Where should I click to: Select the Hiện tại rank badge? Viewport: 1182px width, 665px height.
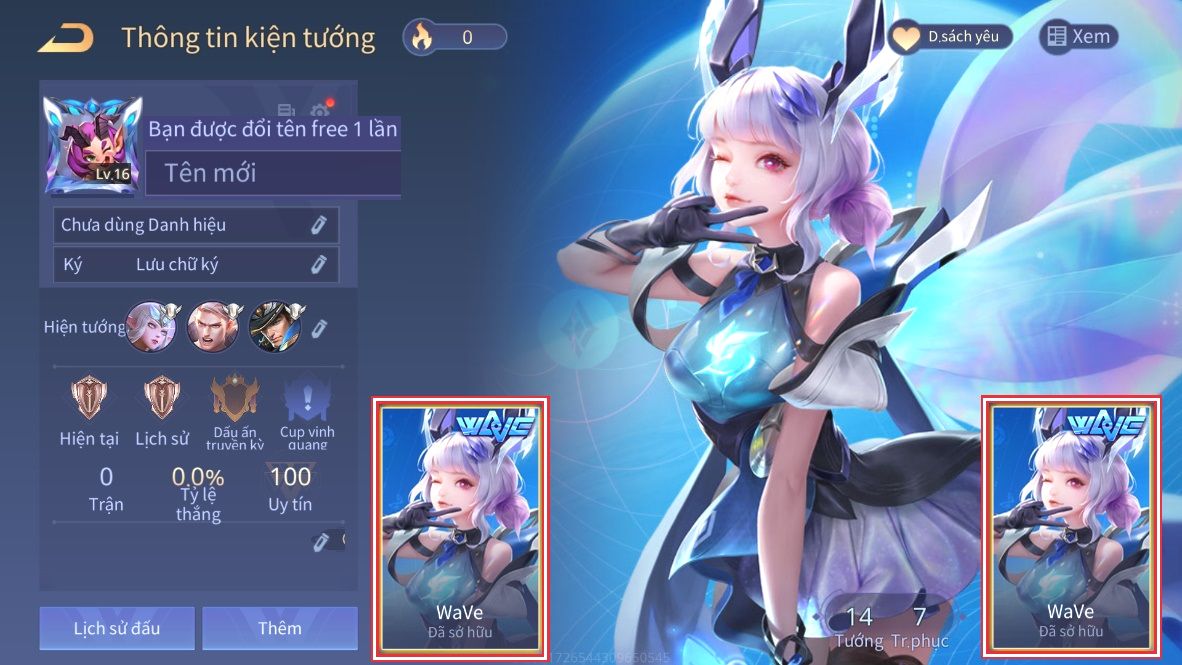click(89, 399)
